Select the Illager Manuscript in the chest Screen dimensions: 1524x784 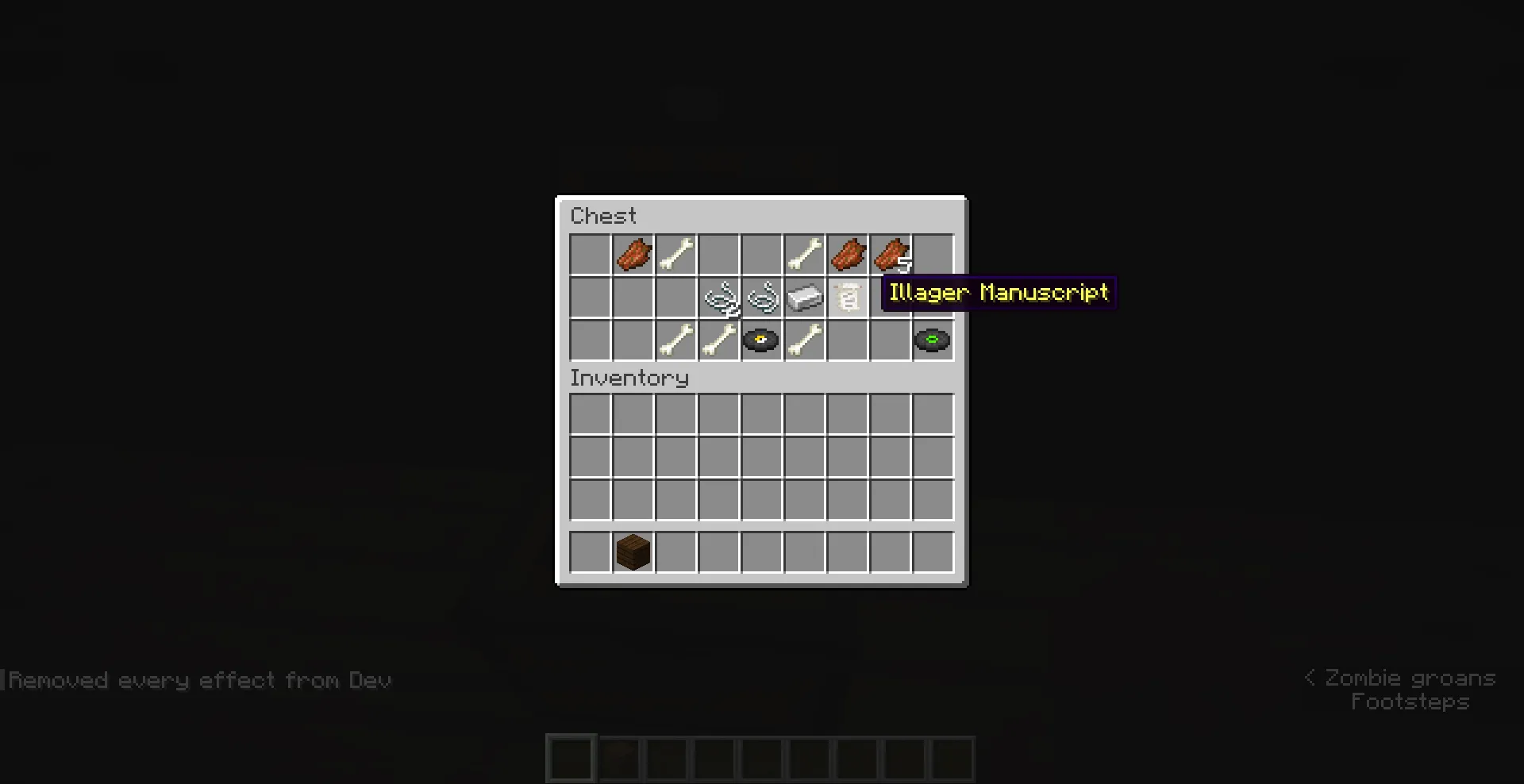(847, 298)
